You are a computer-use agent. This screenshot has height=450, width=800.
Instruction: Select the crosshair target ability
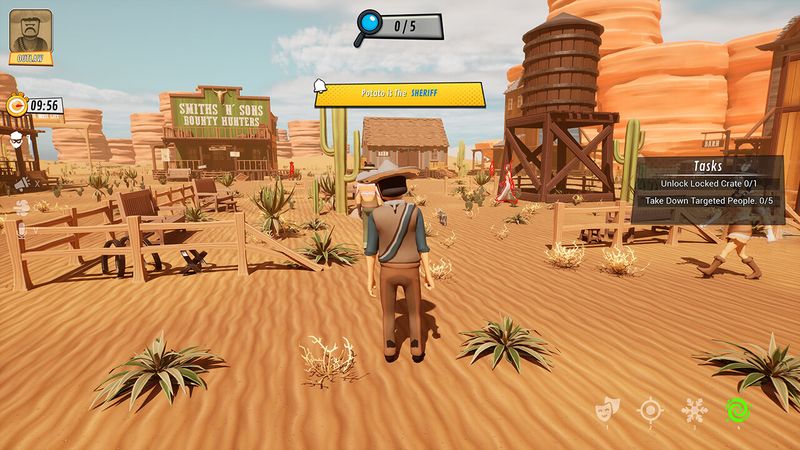click(651, 409)
